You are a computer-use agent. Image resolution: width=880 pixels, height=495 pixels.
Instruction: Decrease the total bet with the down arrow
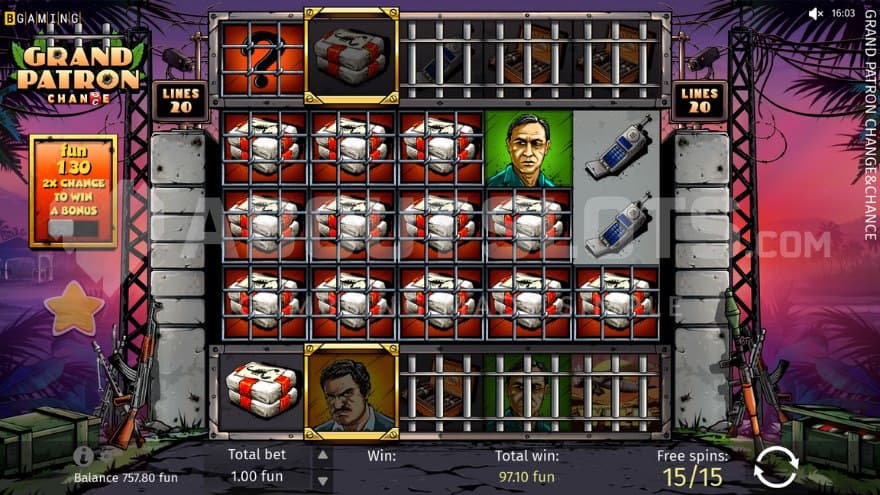point(323,477)
